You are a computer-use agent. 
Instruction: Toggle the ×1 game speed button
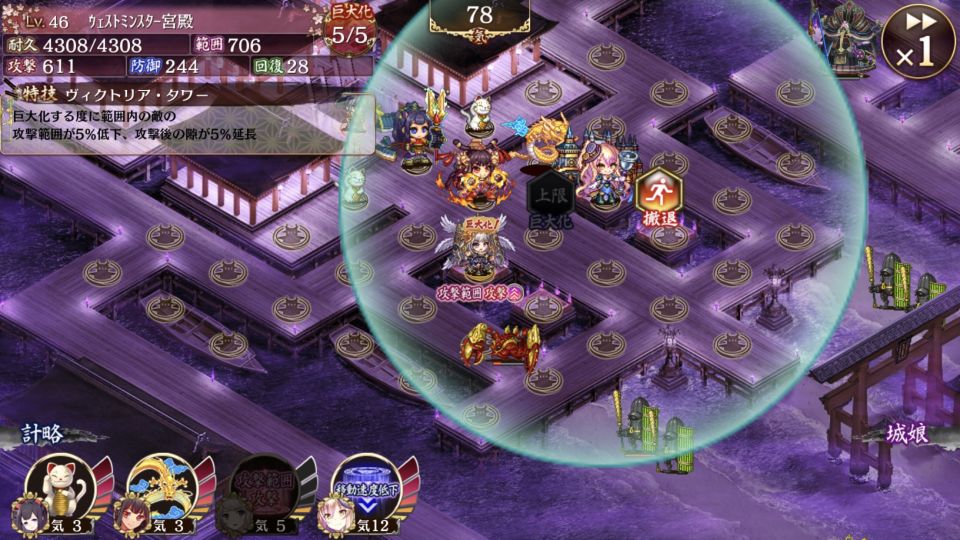coord(917,42)
